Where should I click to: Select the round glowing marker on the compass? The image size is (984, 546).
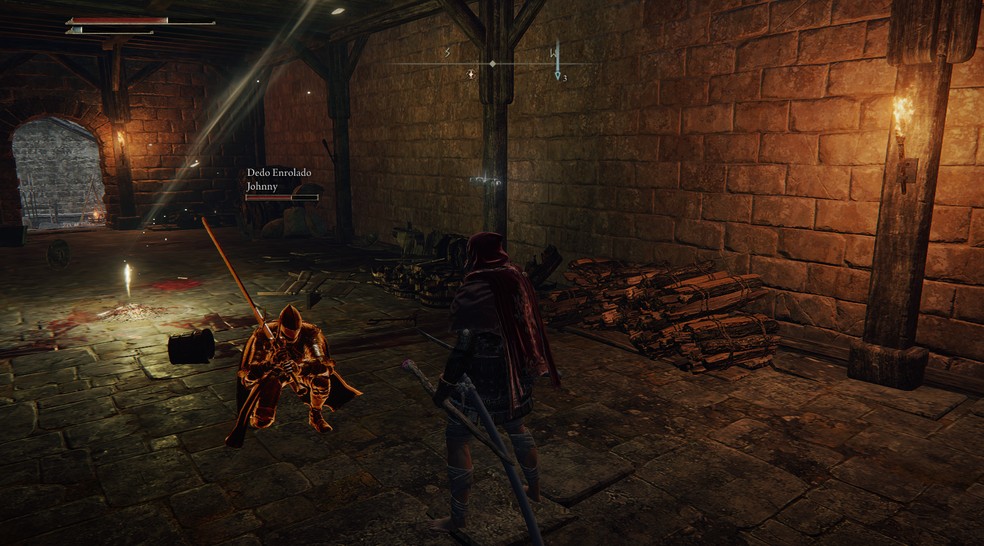click(x=470, y=74)
